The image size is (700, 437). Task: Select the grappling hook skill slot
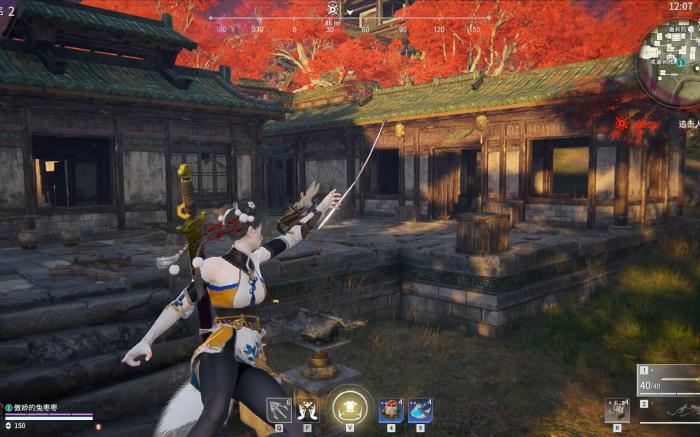(278, 410)
